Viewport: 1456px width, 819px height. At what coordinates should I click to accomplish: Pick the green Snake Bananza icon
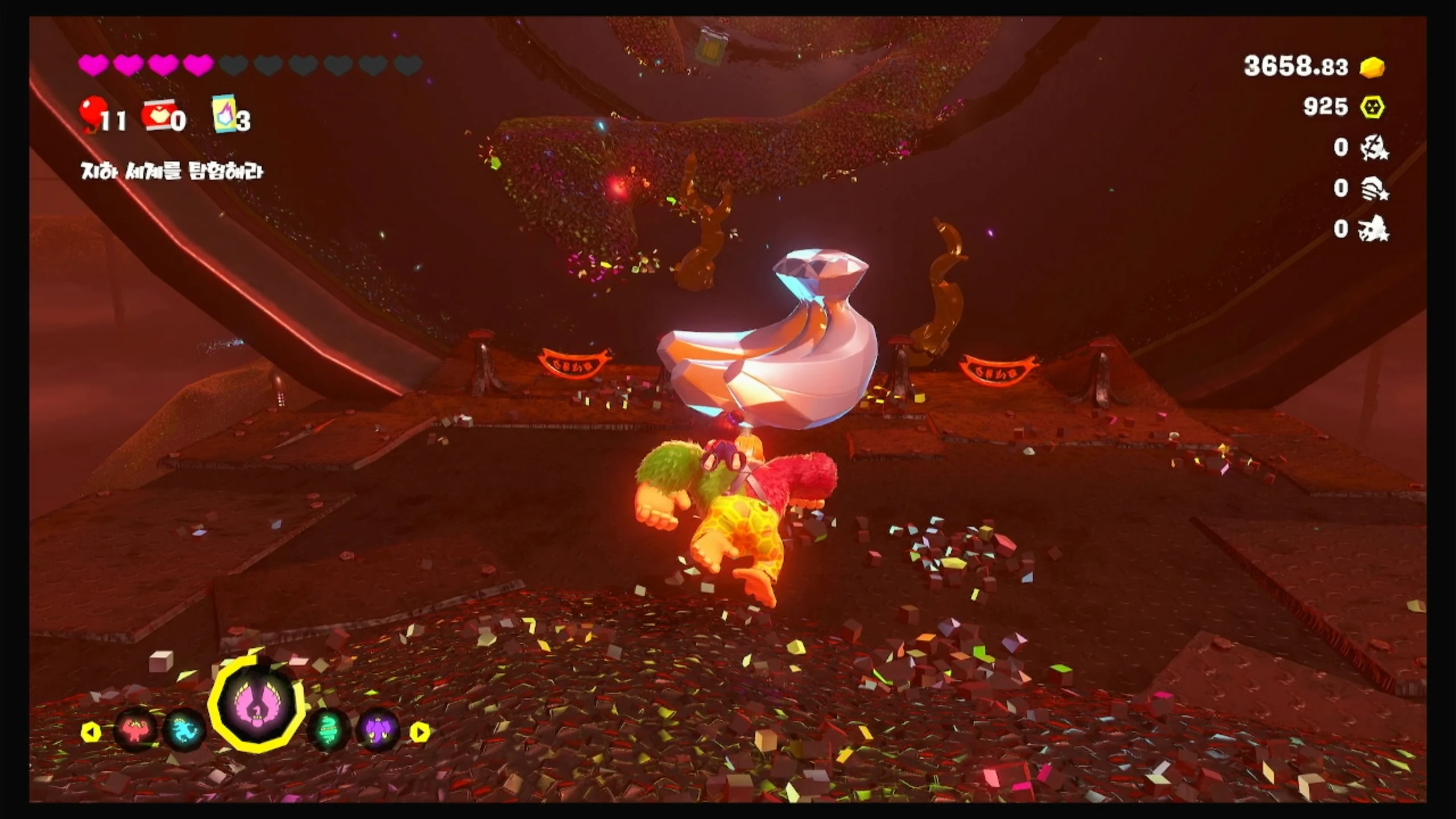click(329, 730)
